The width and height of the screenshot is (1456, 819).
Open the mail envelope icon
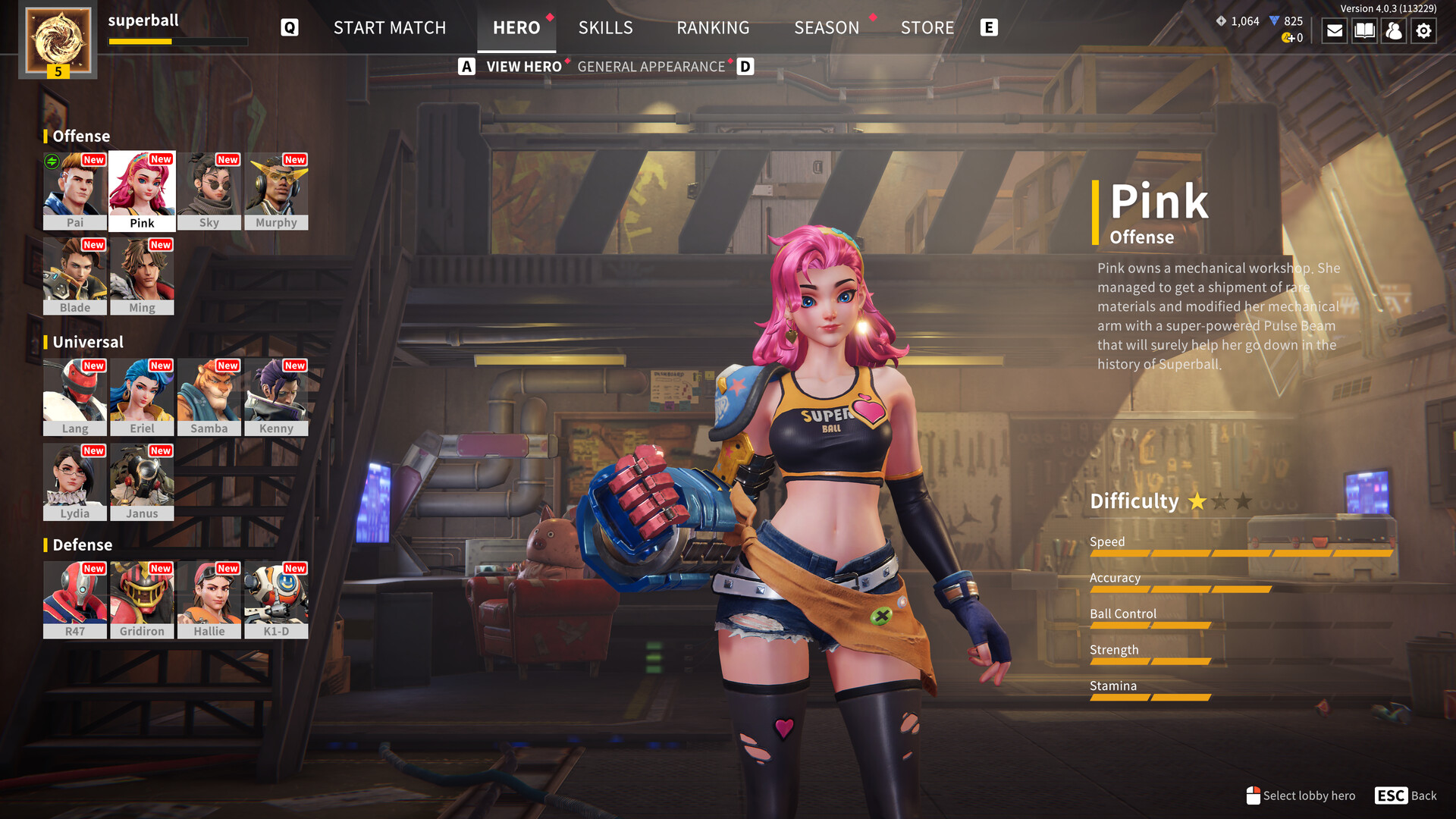pyautogui.click(x=1334, y=31)
